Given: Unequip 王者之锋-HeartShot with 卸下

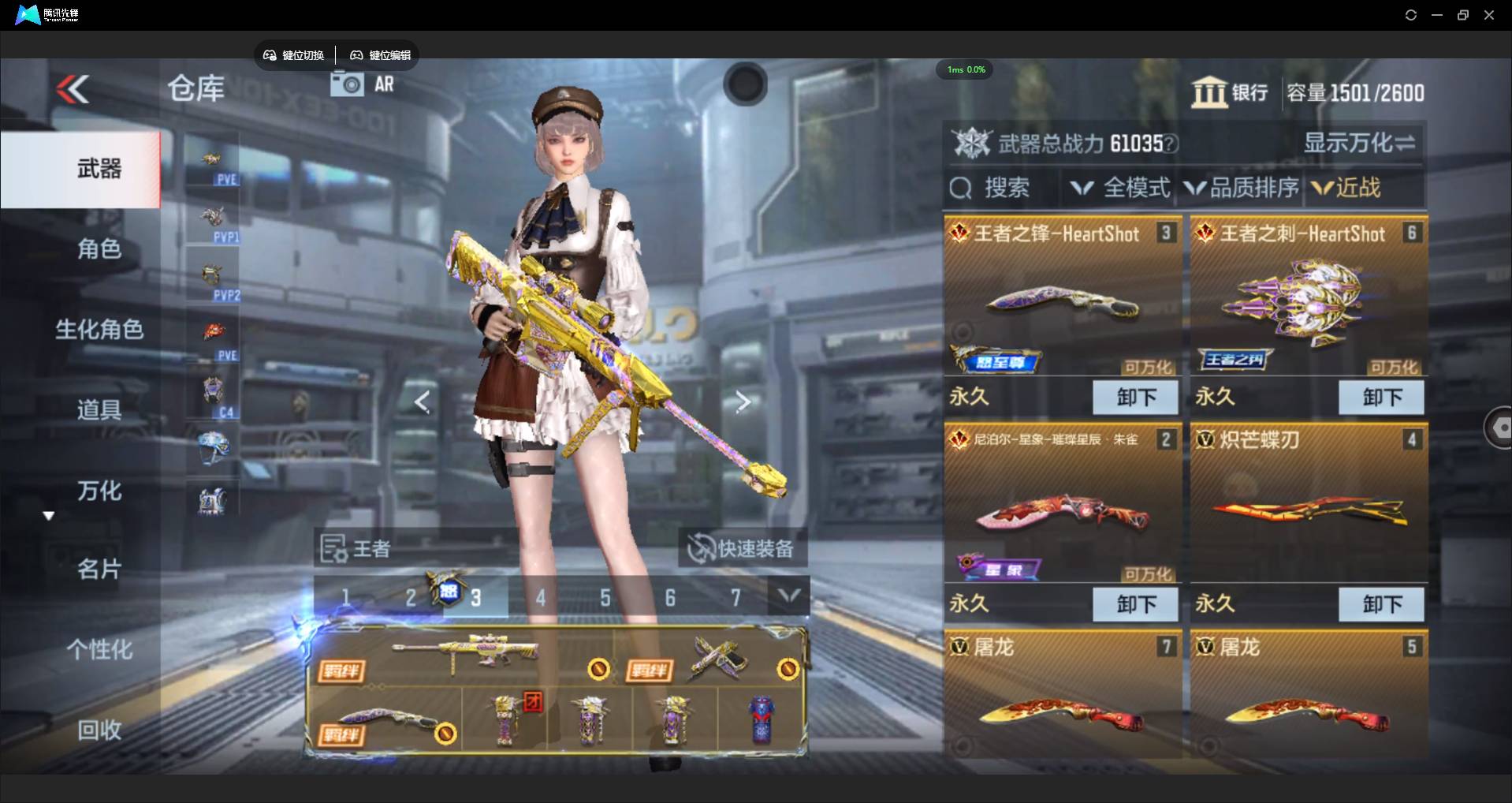Looking at the screenshot, I should point(1135,397).
